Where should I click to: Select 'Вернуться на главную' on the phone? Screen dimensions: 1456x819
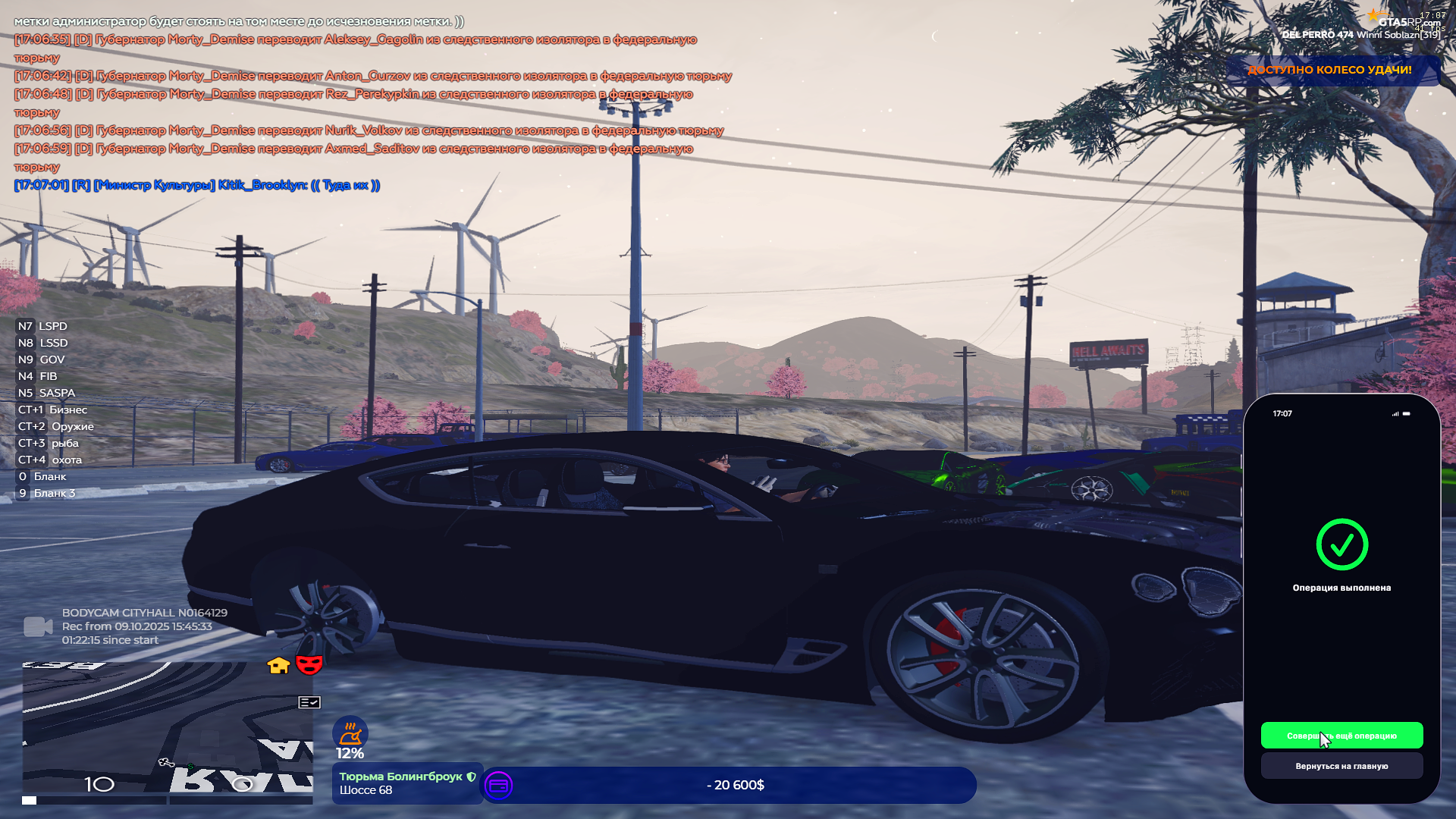pyautogui.click(x=1341, y=766)
